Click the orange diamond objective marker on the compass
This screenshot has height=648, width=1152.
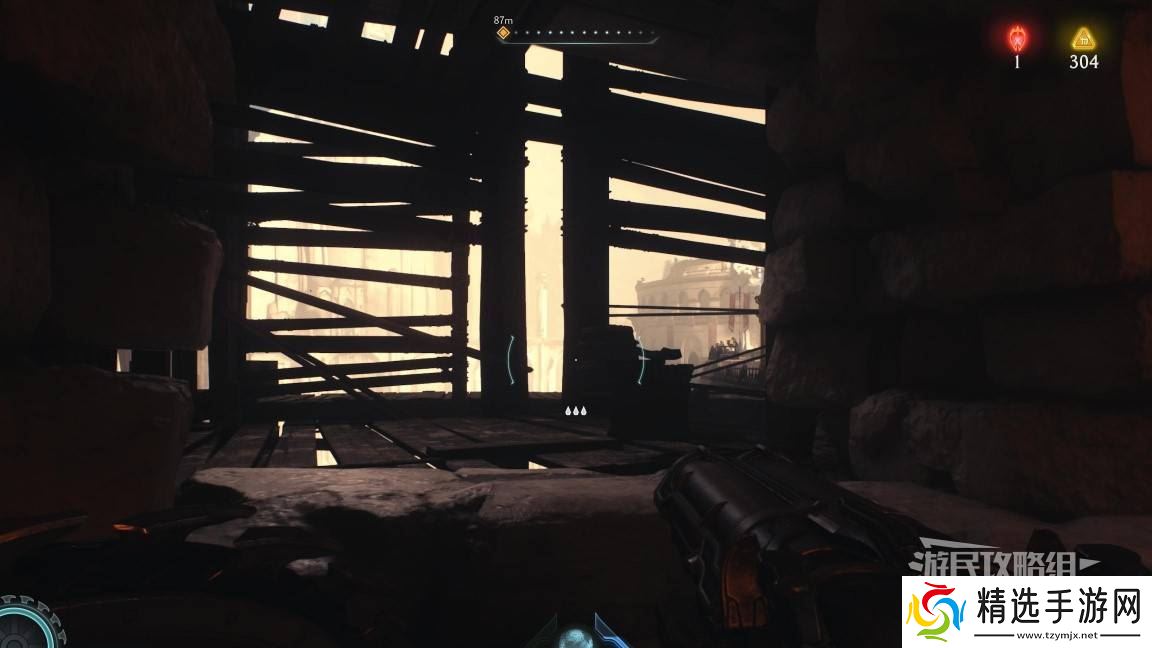[504, 32]
